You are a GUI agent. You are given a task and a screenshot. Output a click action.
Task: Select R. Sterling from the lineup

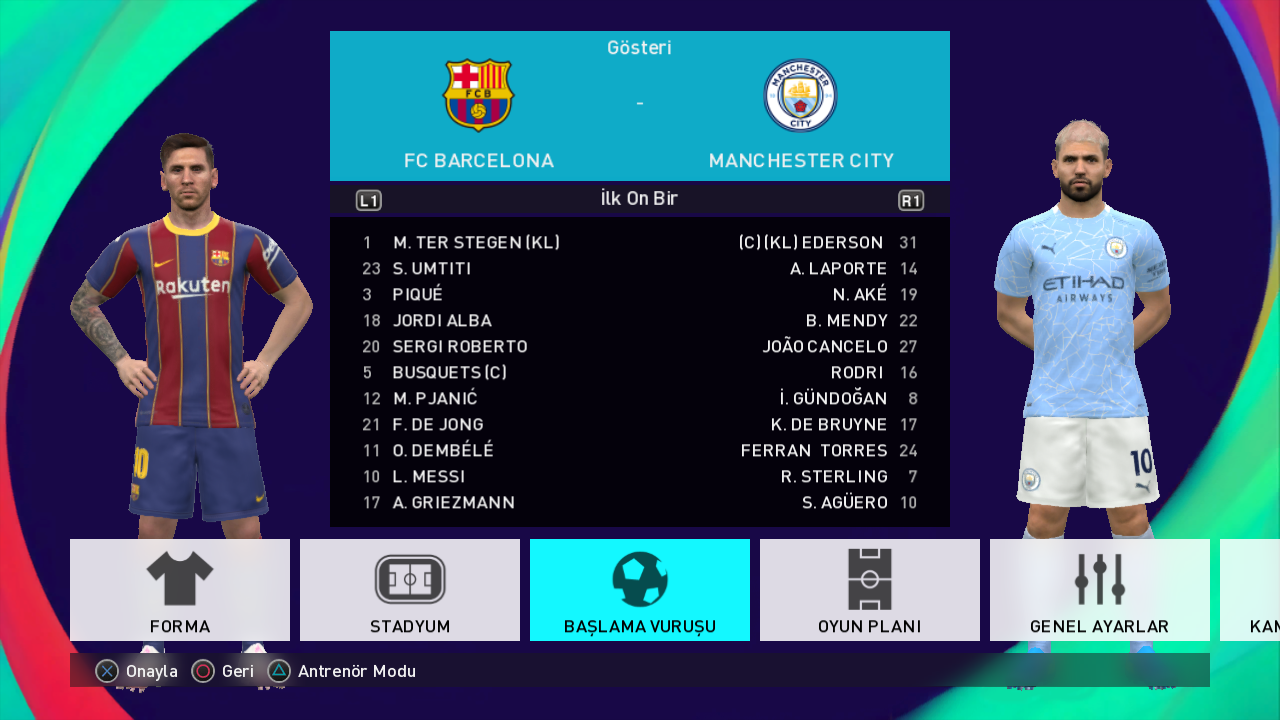(x=834, y=477)
